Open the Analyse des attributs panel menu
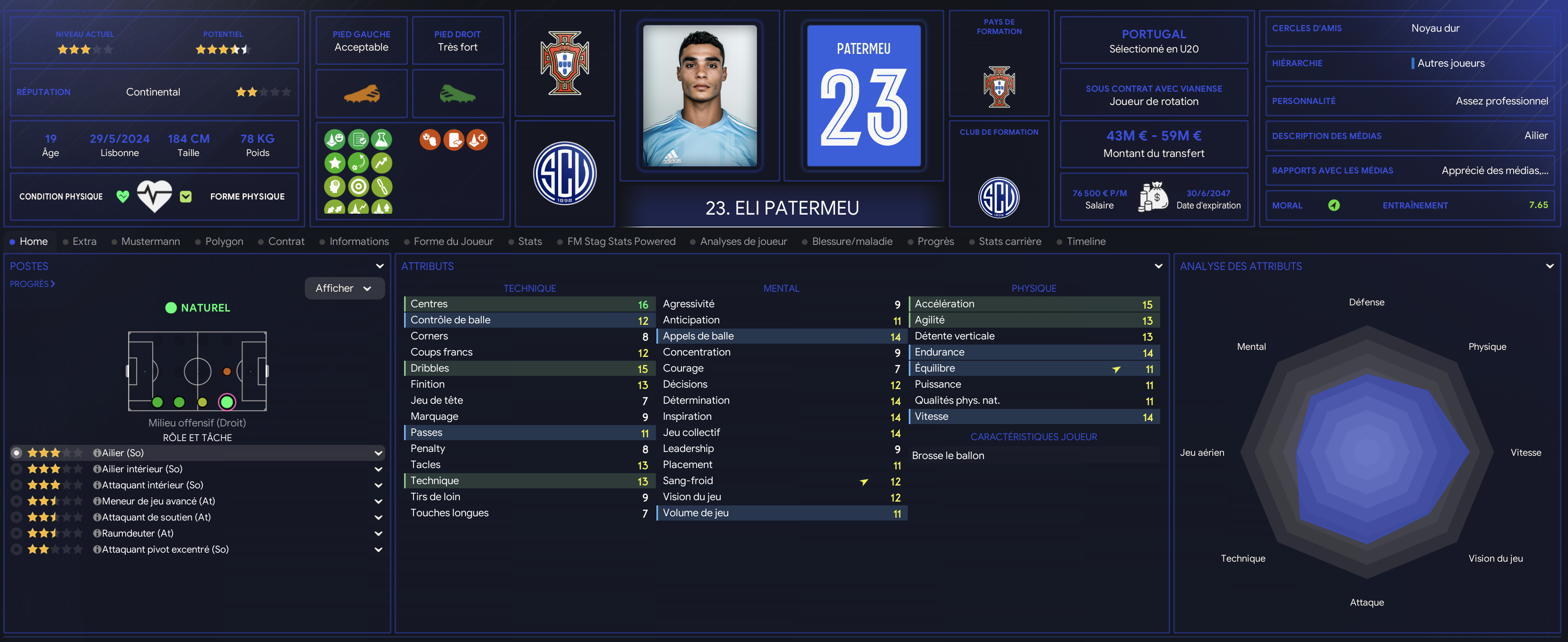Screen dimensions: 1568x642 1549,266
